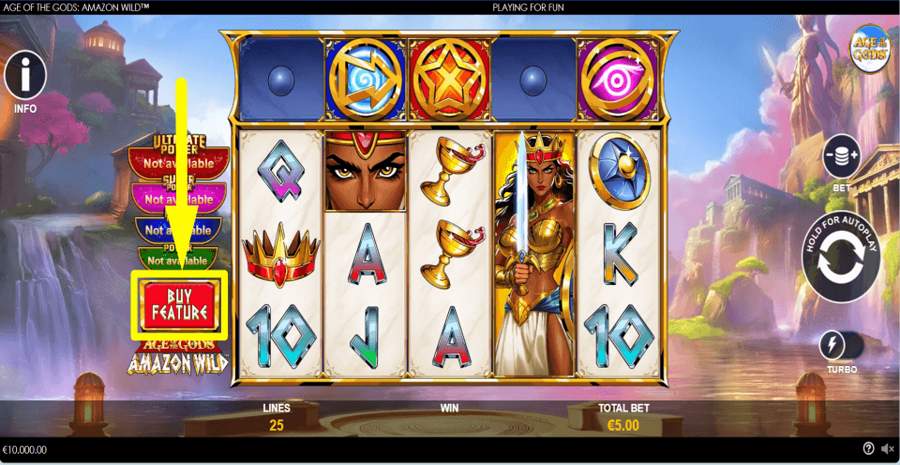
Task: Open the Bet amount selector
Action: tap(842, 156)
